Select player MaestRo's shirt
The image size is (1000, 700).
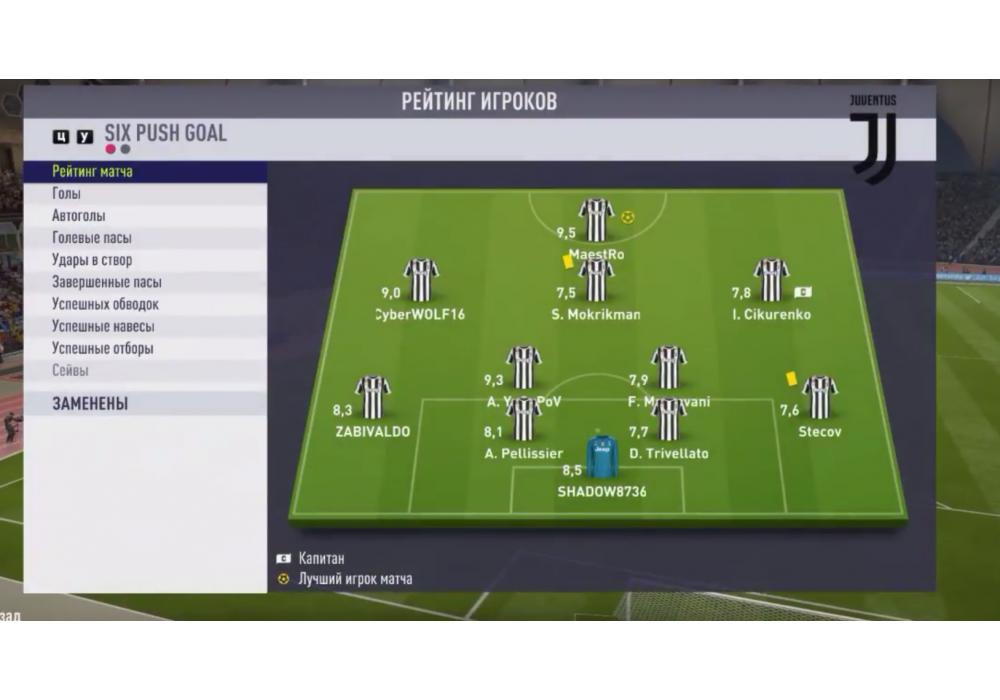(596, 220)
